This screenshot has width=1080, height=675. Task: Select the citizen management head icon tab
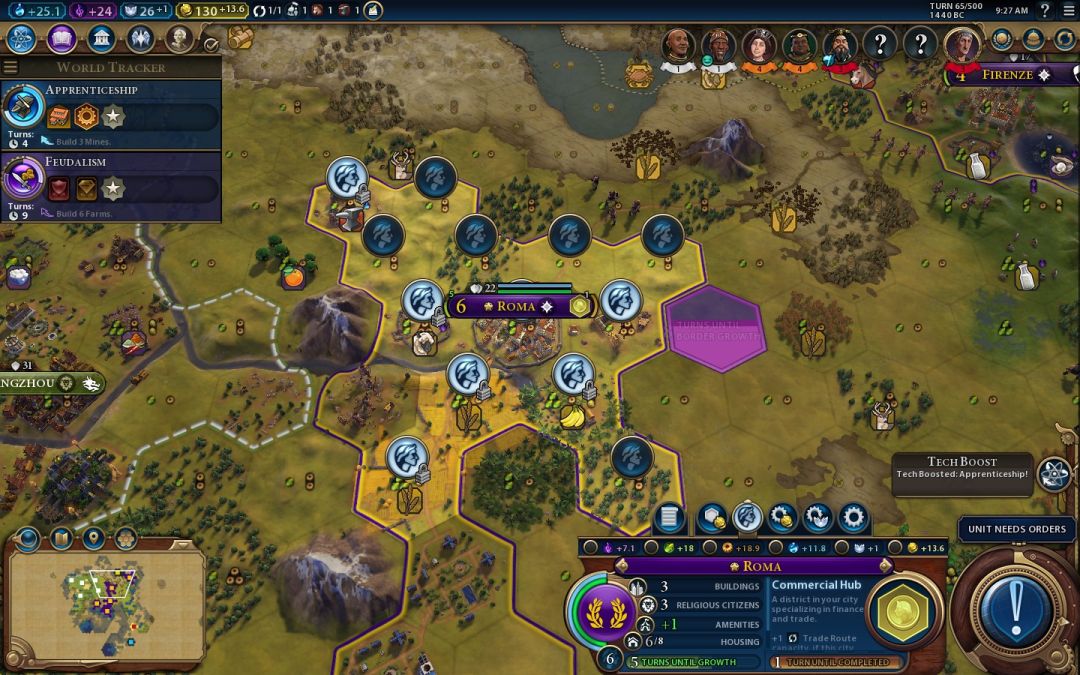pyautogui.click(x=747, y=517)
